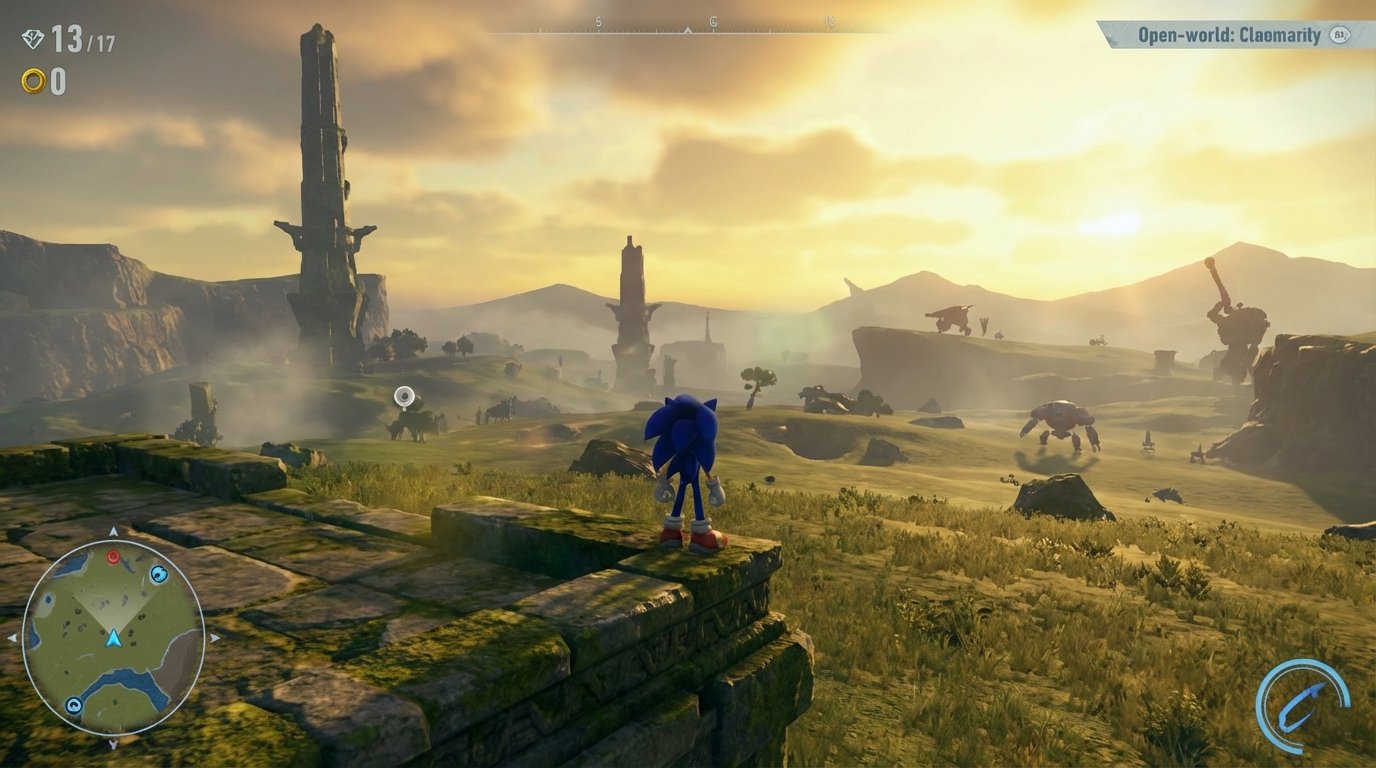Click the S direction mark on the compass strip

click(x=598, y=23)
